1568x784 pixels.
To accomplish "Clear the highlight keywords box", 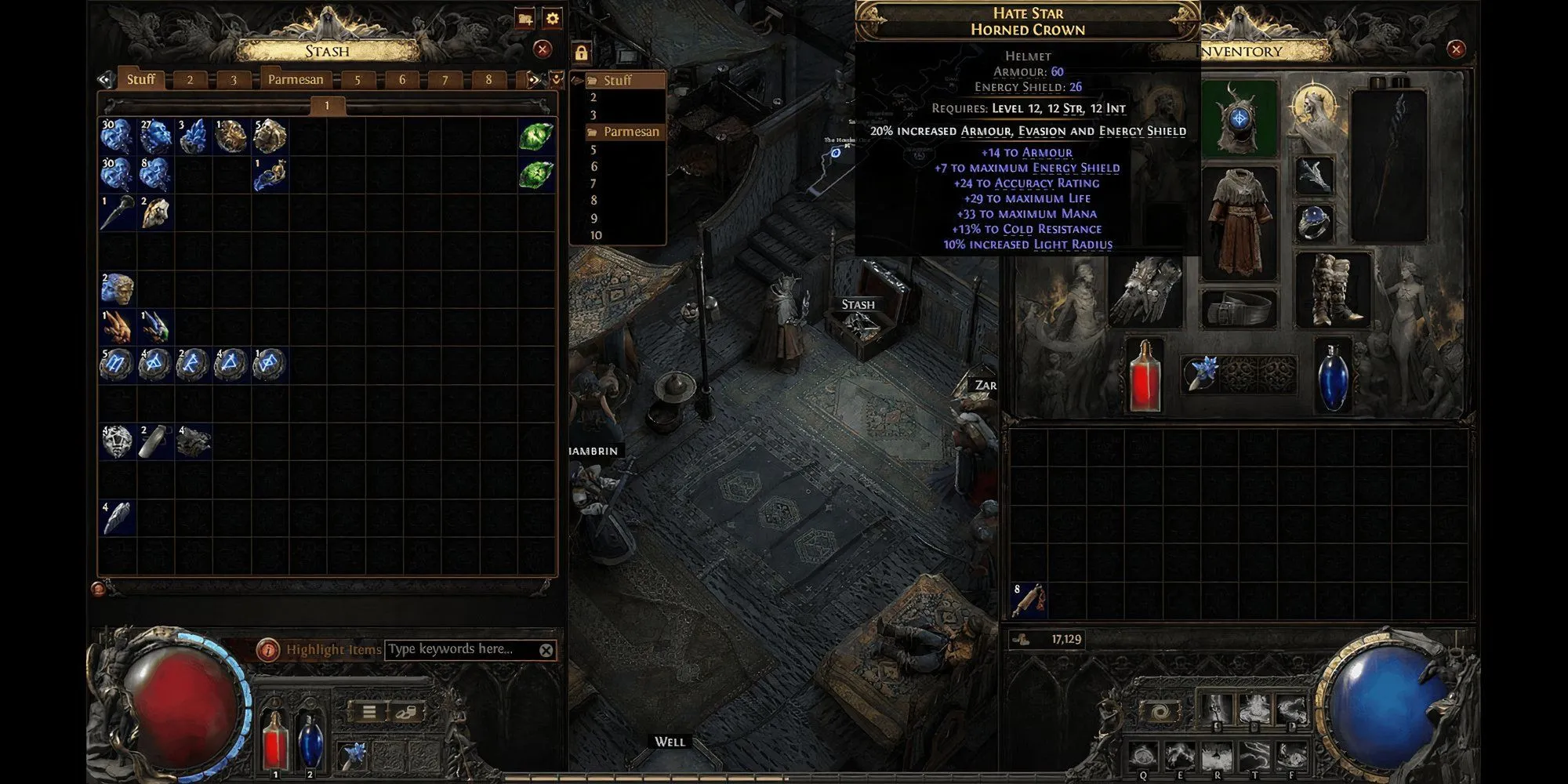I will point(546,650).
